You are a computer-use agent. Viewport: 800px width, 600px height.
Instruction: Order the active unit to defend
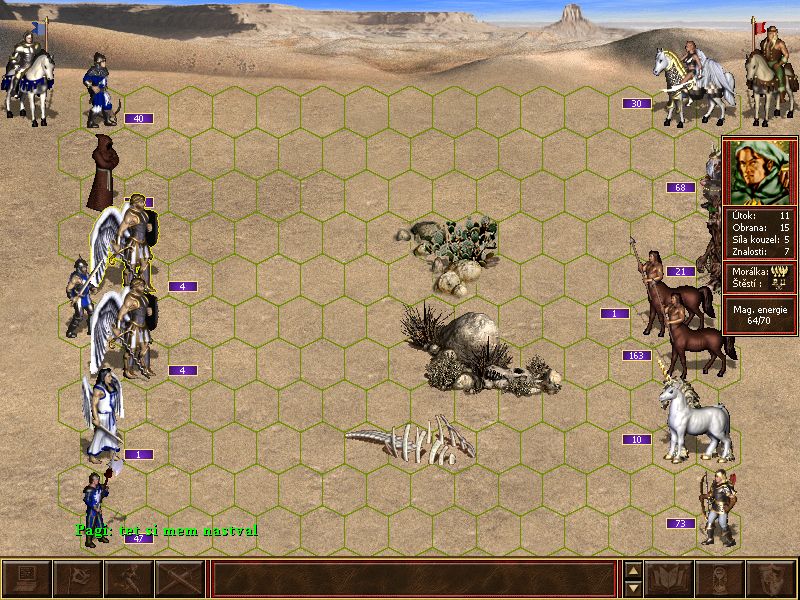coord(771,579)
